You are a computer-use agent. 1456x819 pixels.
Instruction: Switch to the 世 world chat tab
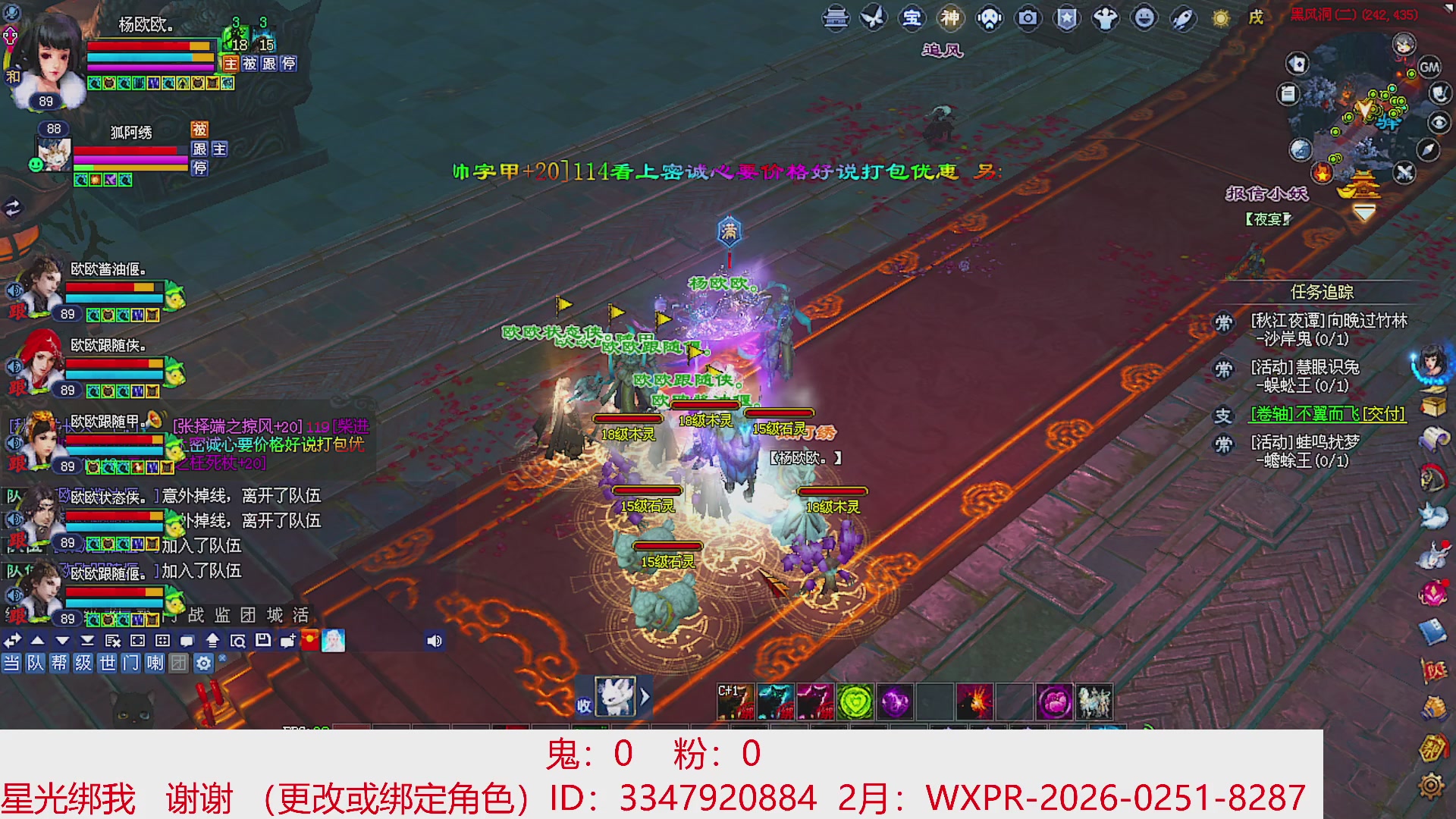click(108, 664)
